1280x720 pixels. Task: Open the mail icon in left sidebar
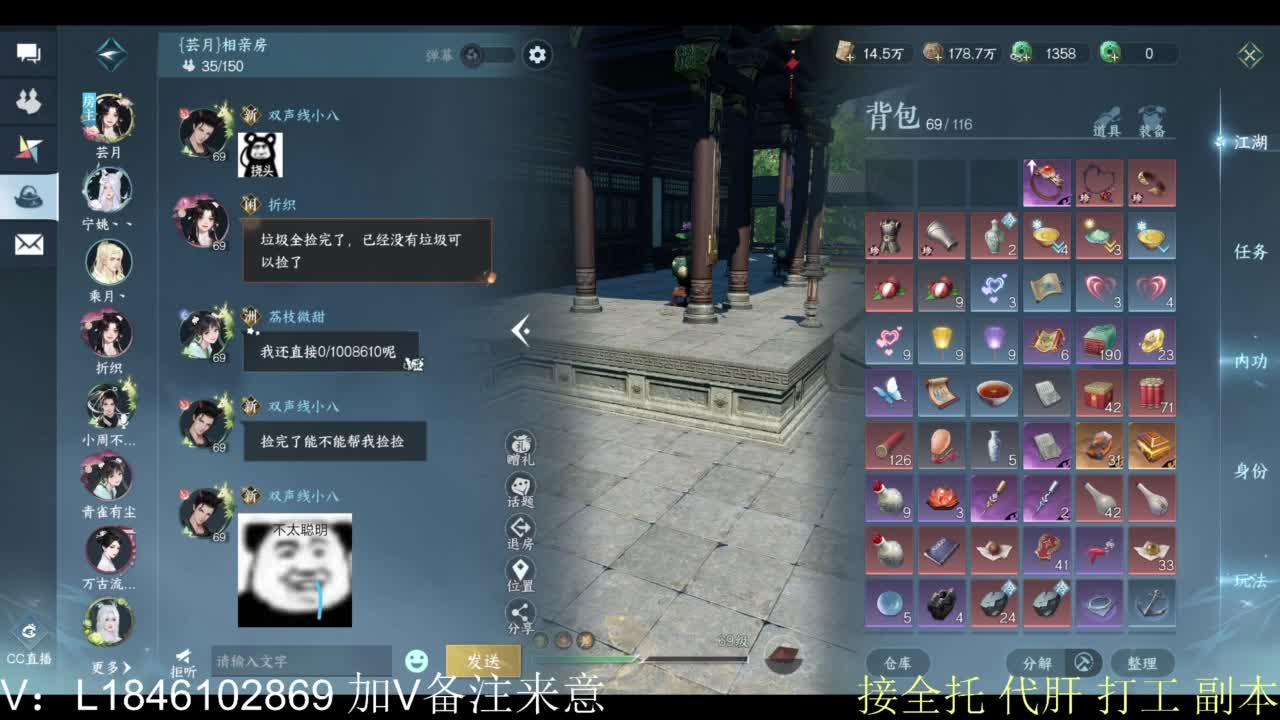(x=28, y=243)
